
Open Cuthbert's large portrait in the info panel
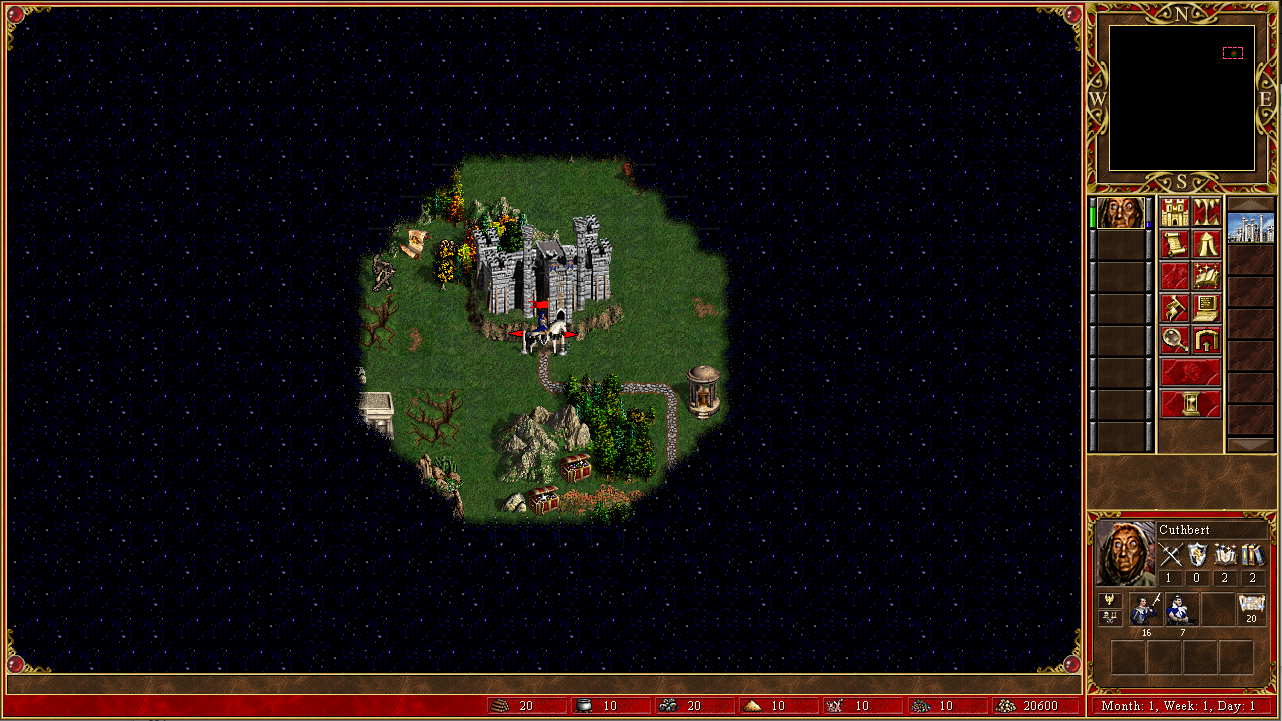pos(1125,553)
